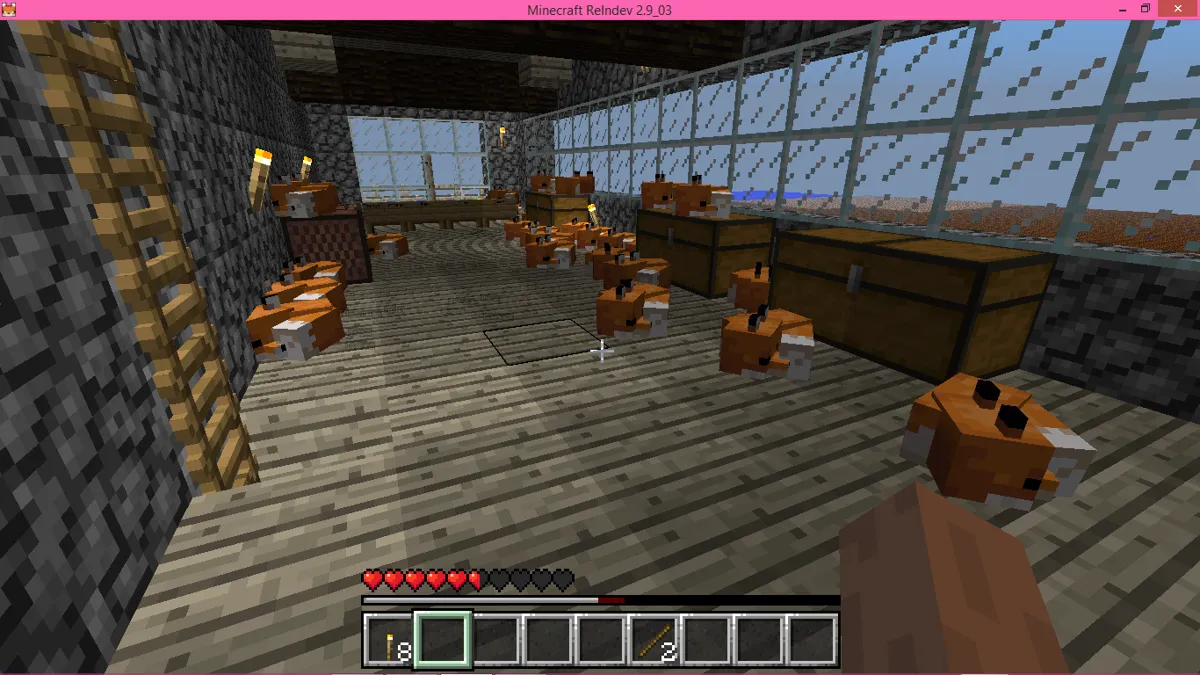1200x675 pixels.
Task: Select the sticks hotbar slot
Action: [x=654, y=640]
